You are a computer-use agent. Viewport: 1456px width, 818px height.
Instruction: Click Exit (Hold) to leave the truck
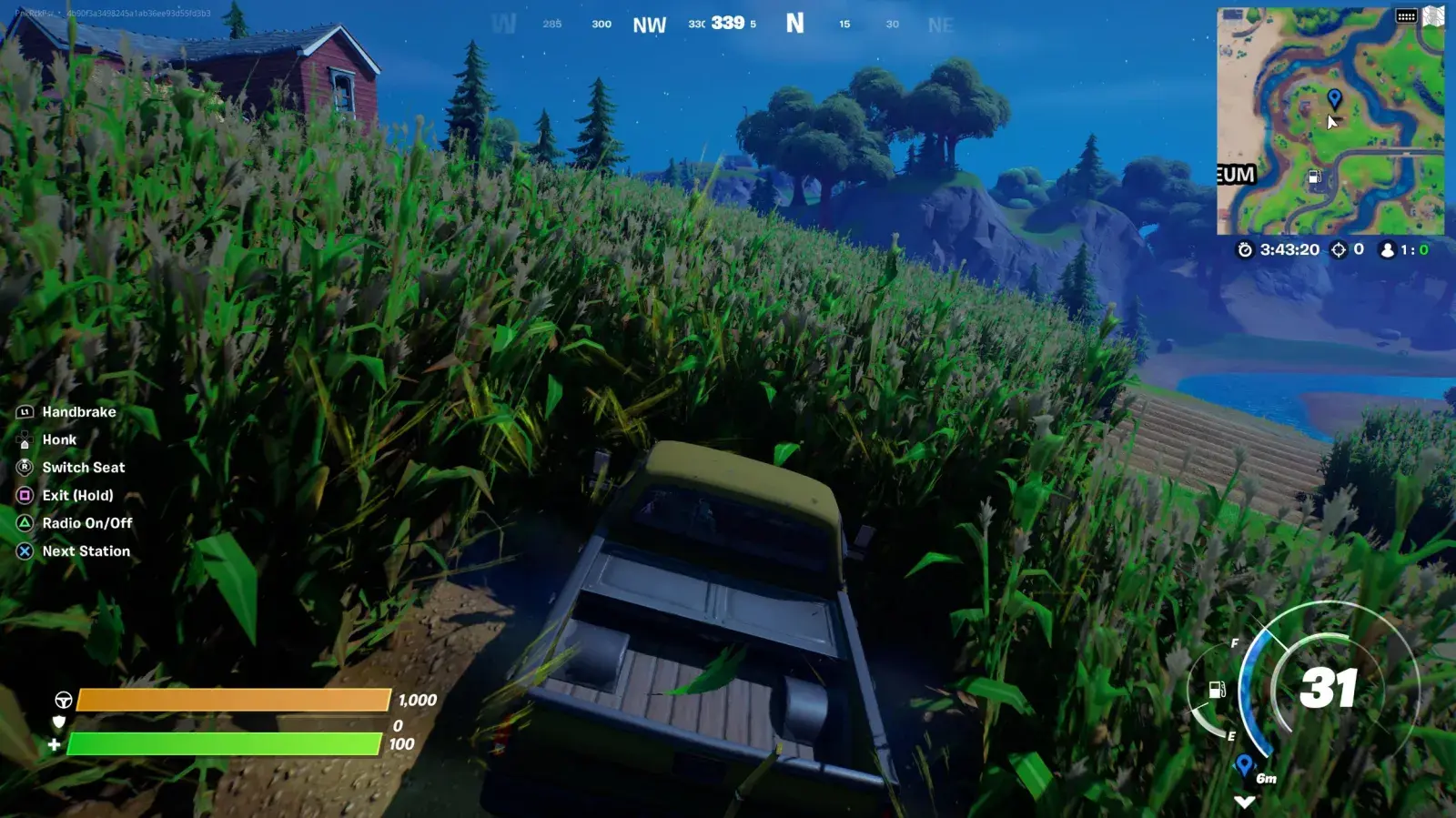[x=76, y=495]
